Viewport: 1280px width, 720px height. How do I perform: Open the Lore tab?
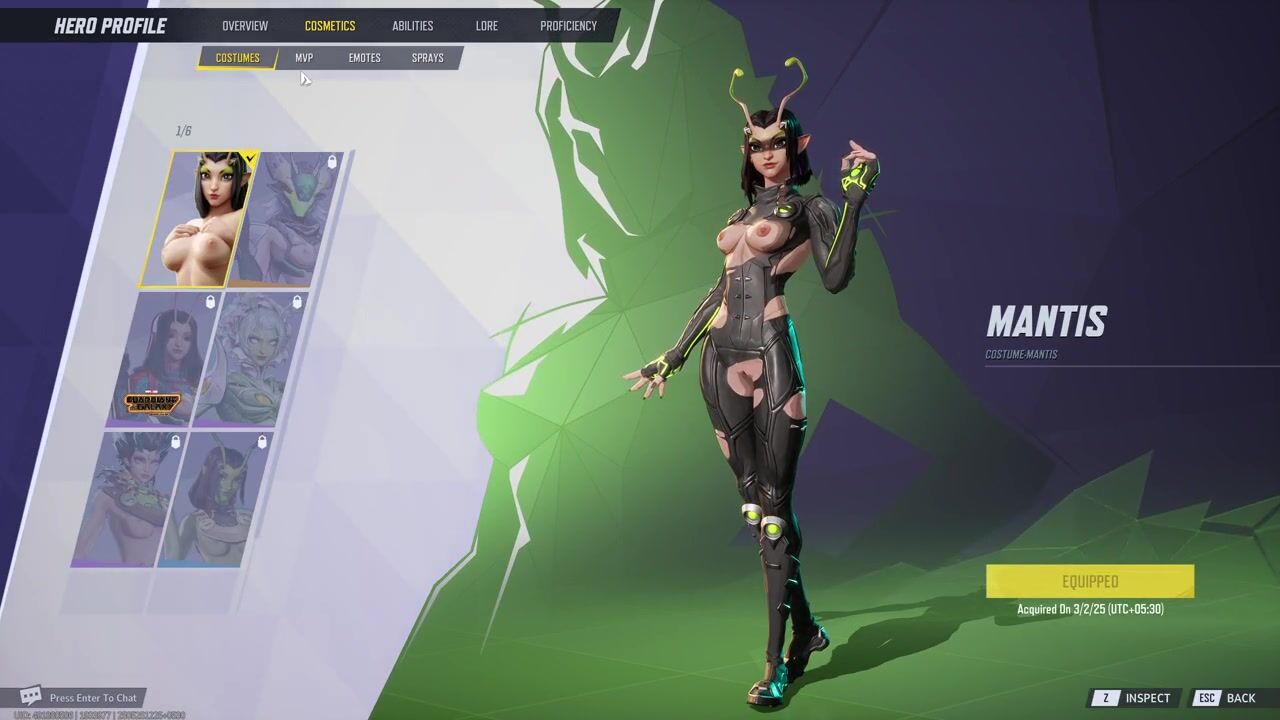(487, 26)
